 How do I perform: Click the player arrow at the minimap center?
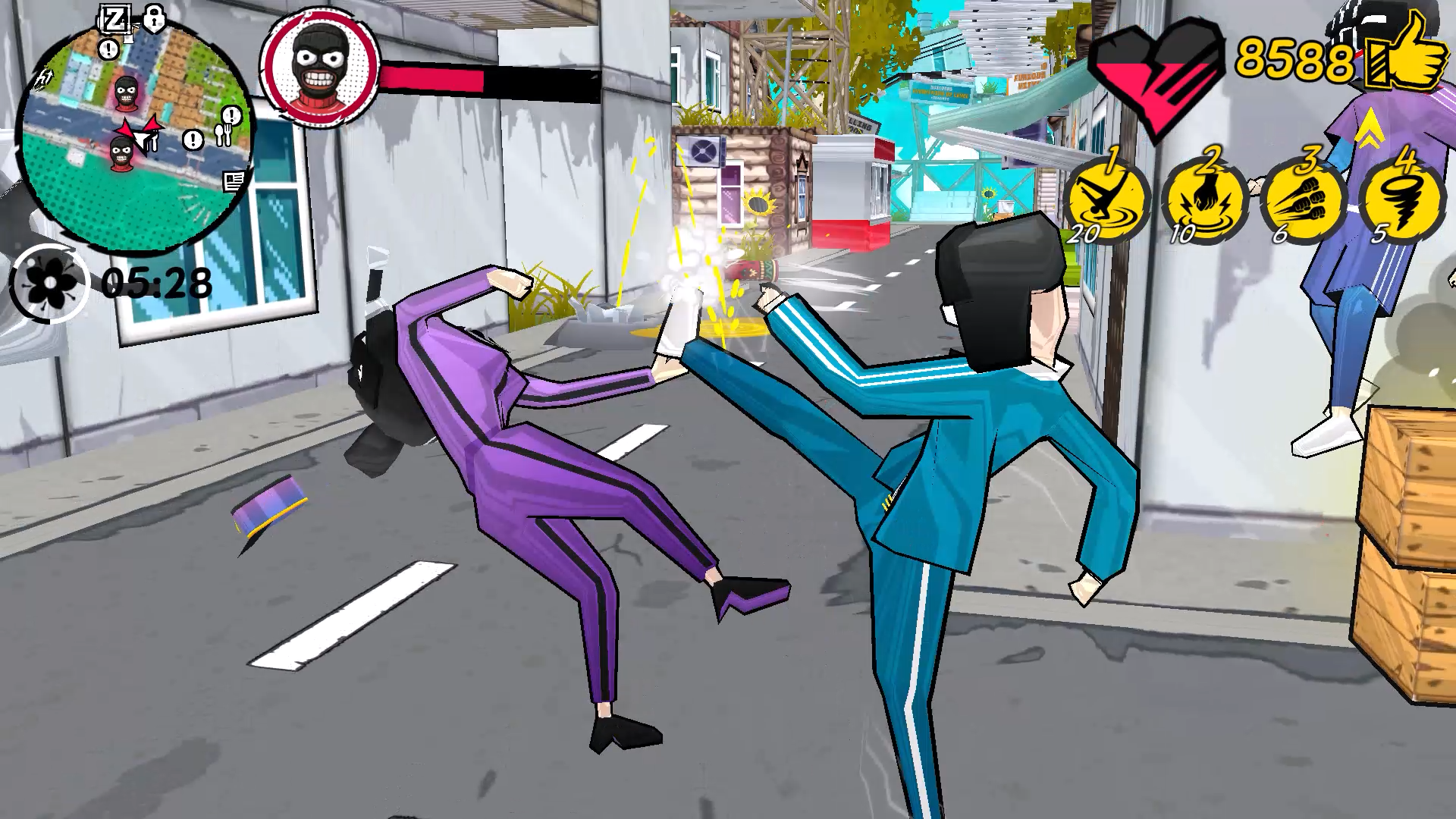142,140
